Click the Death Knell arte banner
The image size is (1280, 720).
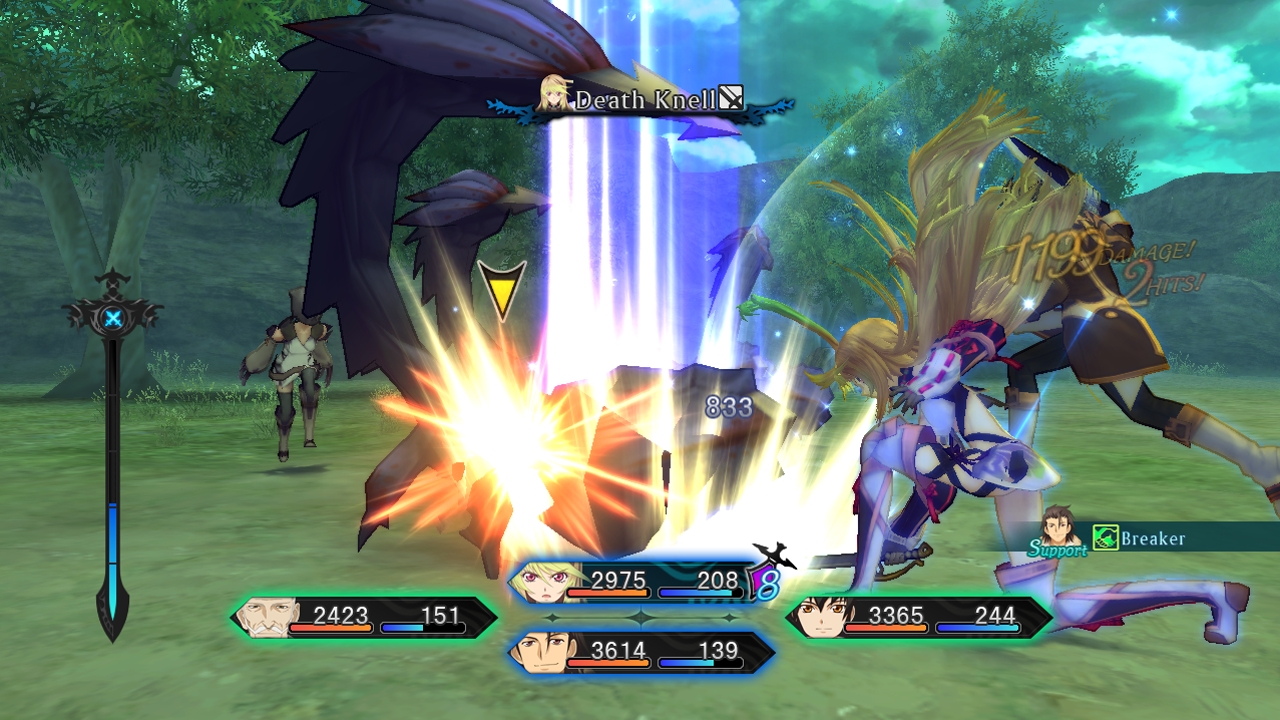click(x=642, y=100)
